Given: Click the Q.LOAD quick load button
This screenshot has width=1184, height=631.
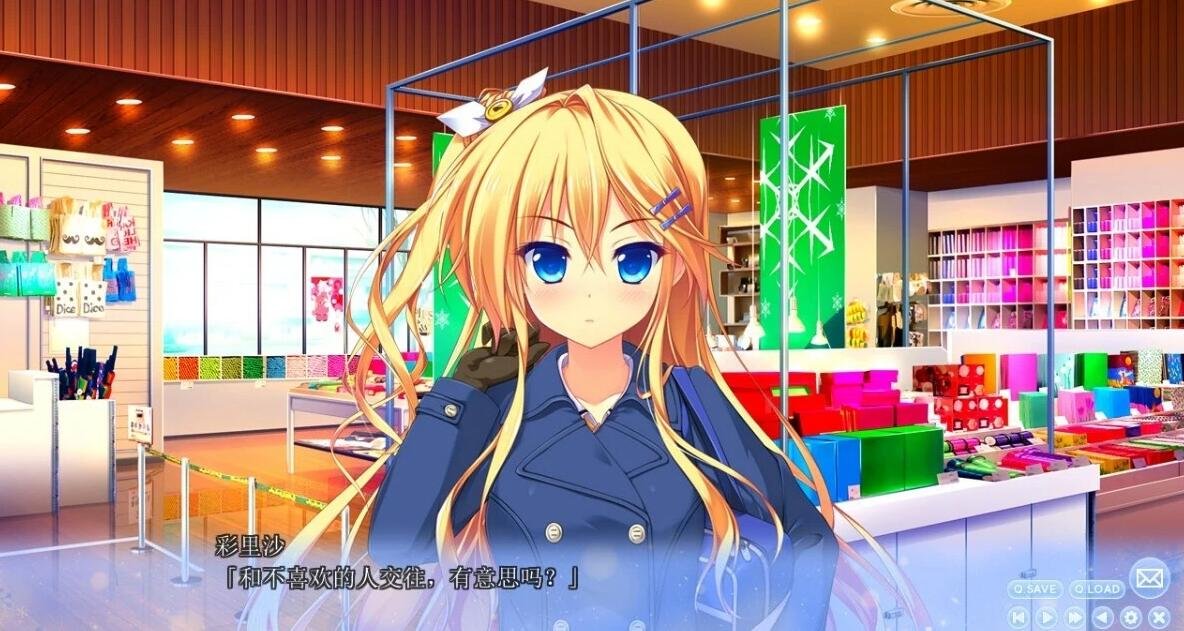Looking at the screenshot, I should [1096, 589].
